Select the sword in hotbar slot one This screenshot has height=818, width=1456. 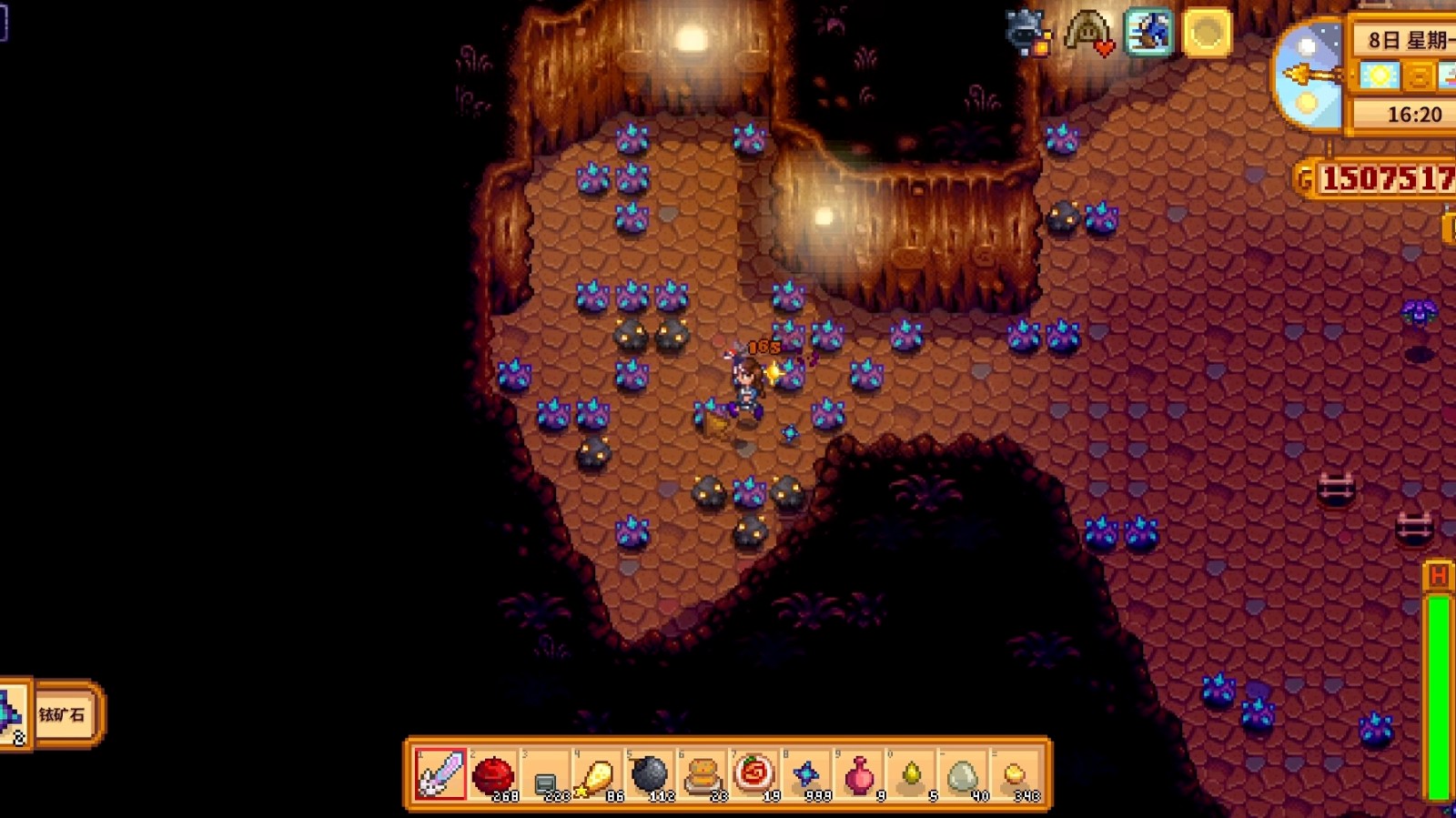point(441,774)
